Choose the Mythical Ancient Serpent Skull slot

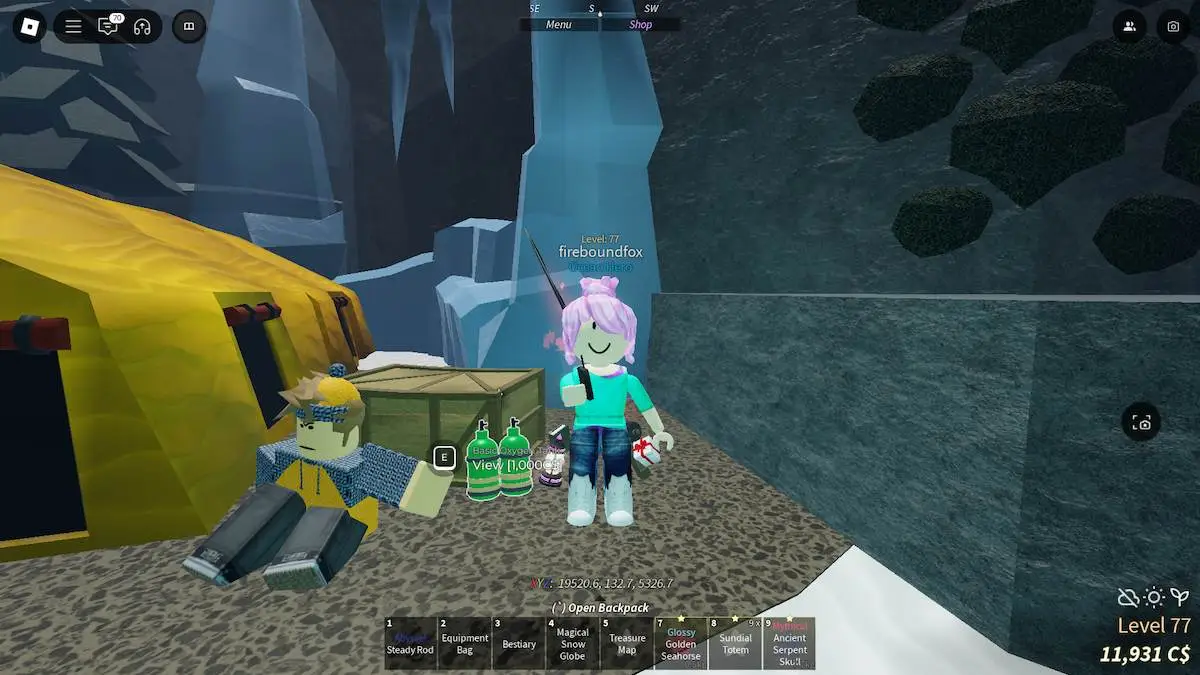click(x=789, y=643)
